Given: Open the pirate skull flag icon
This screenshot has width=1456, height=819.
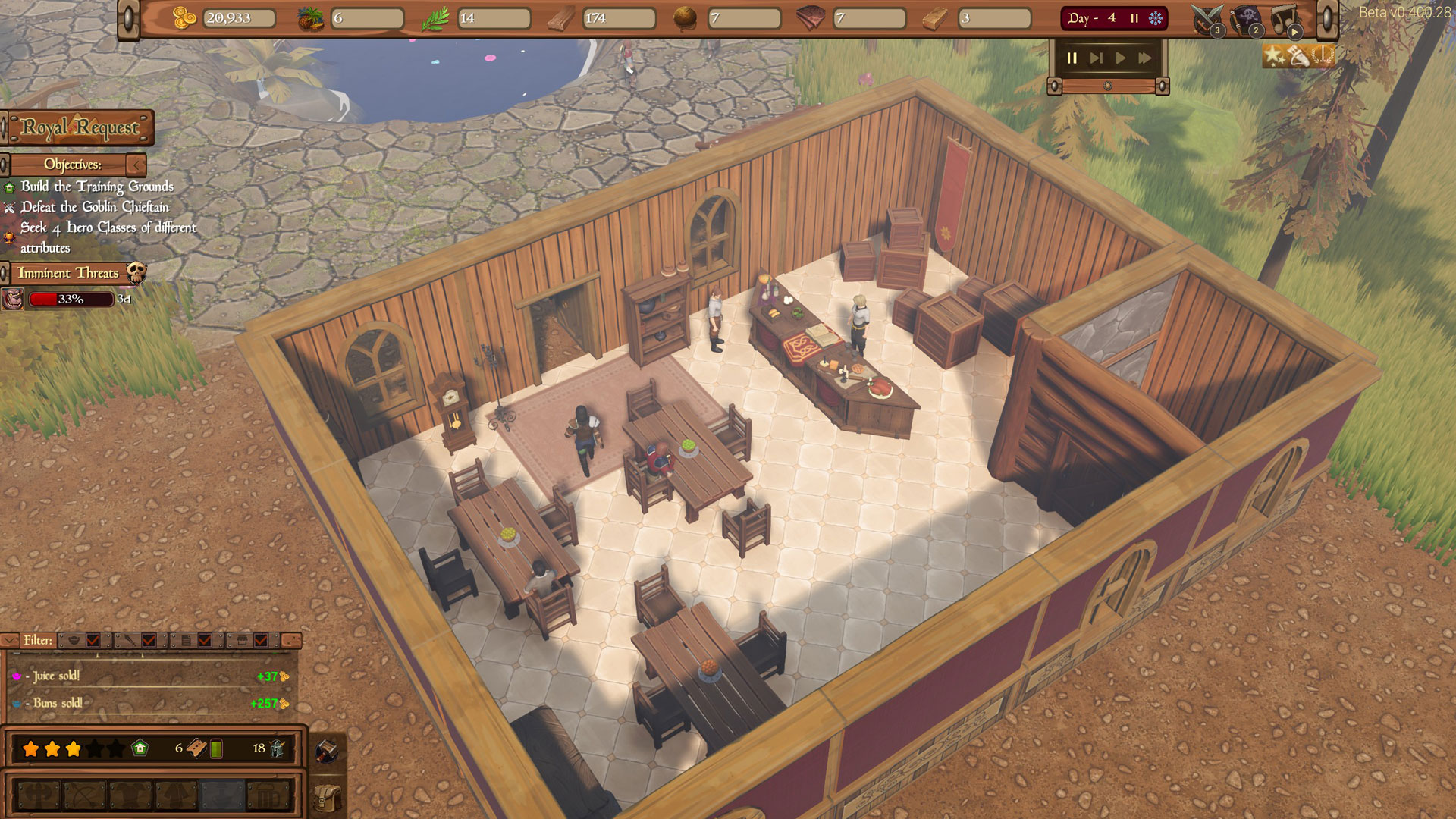Looking at the screenshot, I should (1246, 19).
